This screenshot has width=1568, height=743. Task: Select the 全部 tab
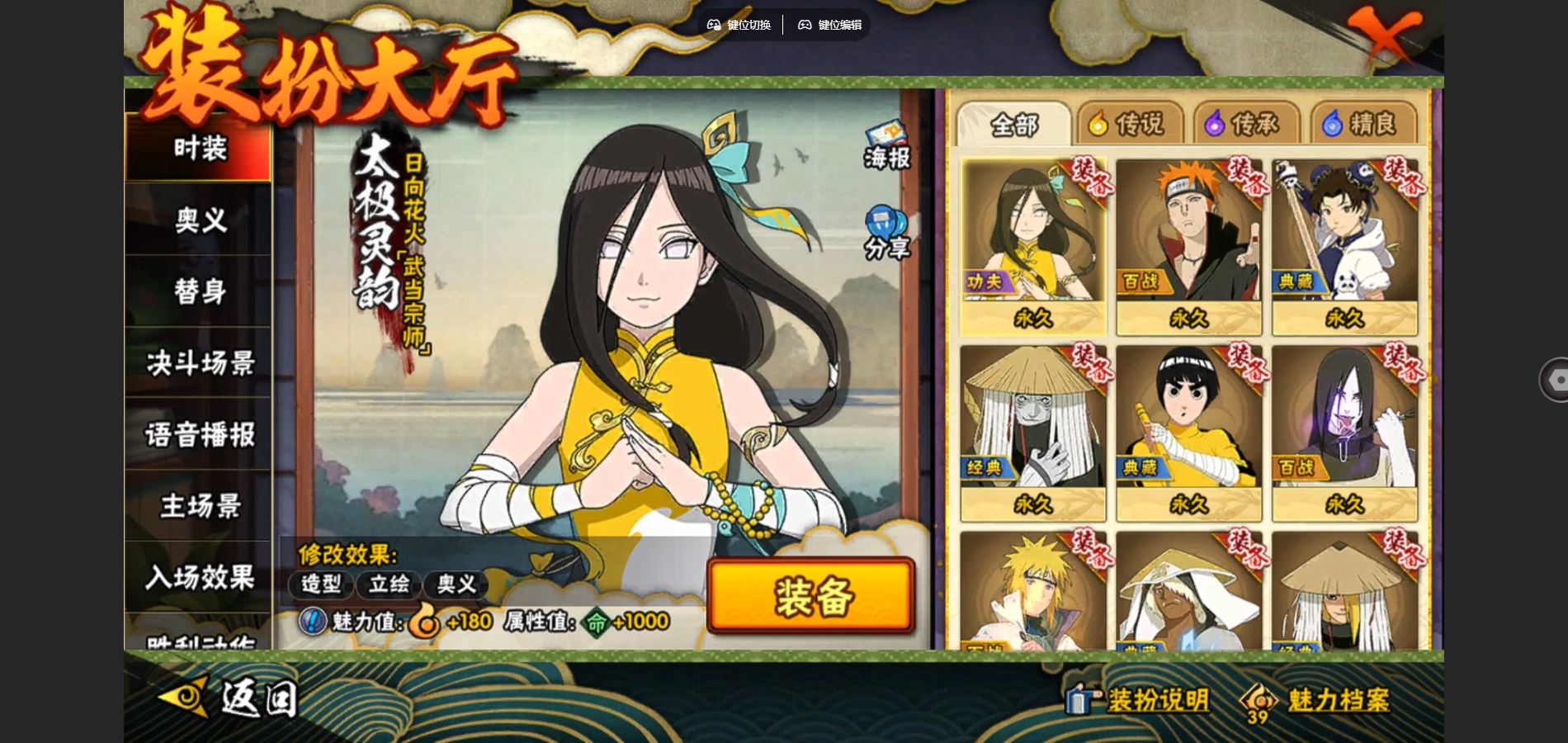pos(1013,125)
